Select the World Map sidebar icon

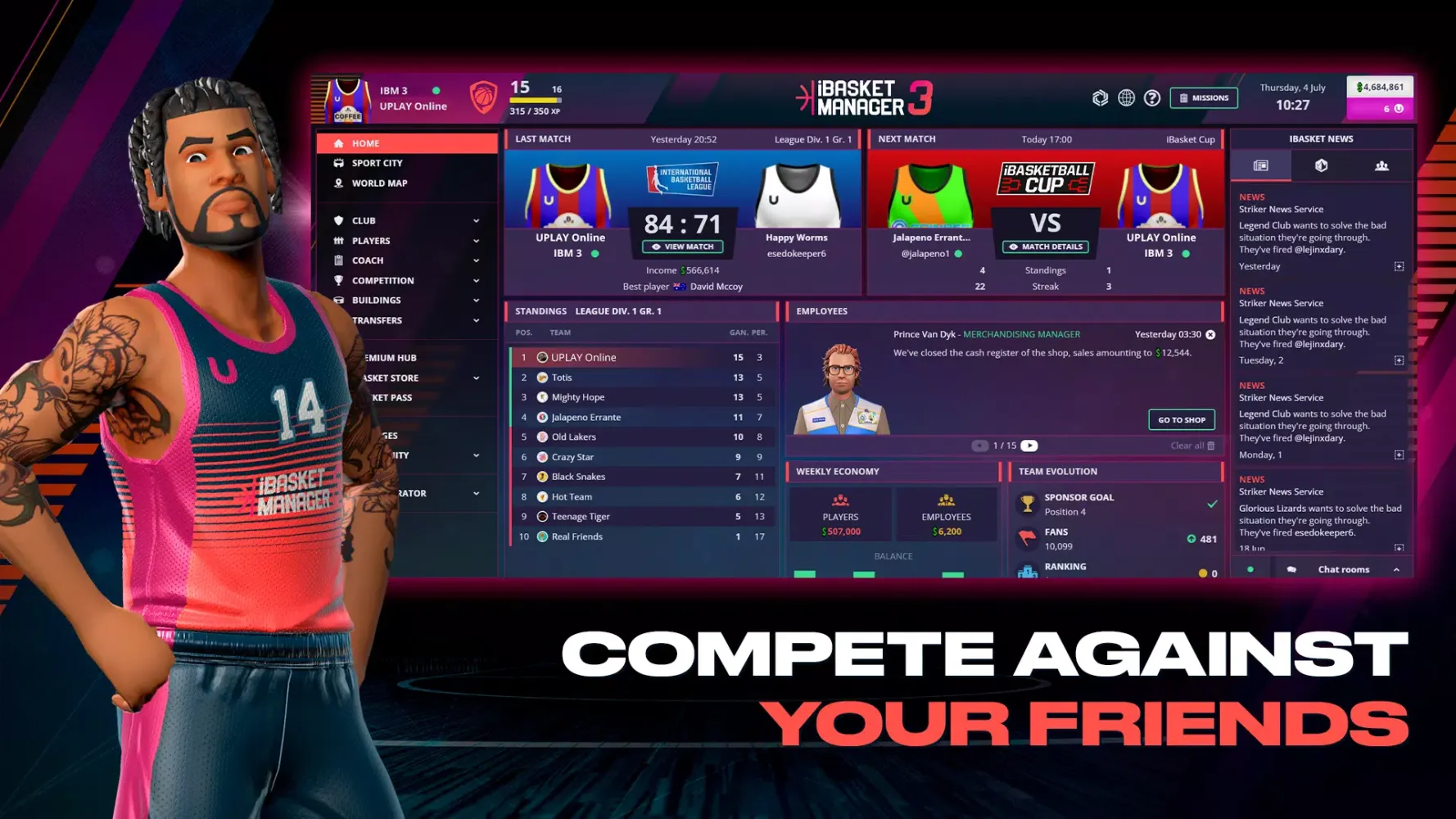point(338,183)
